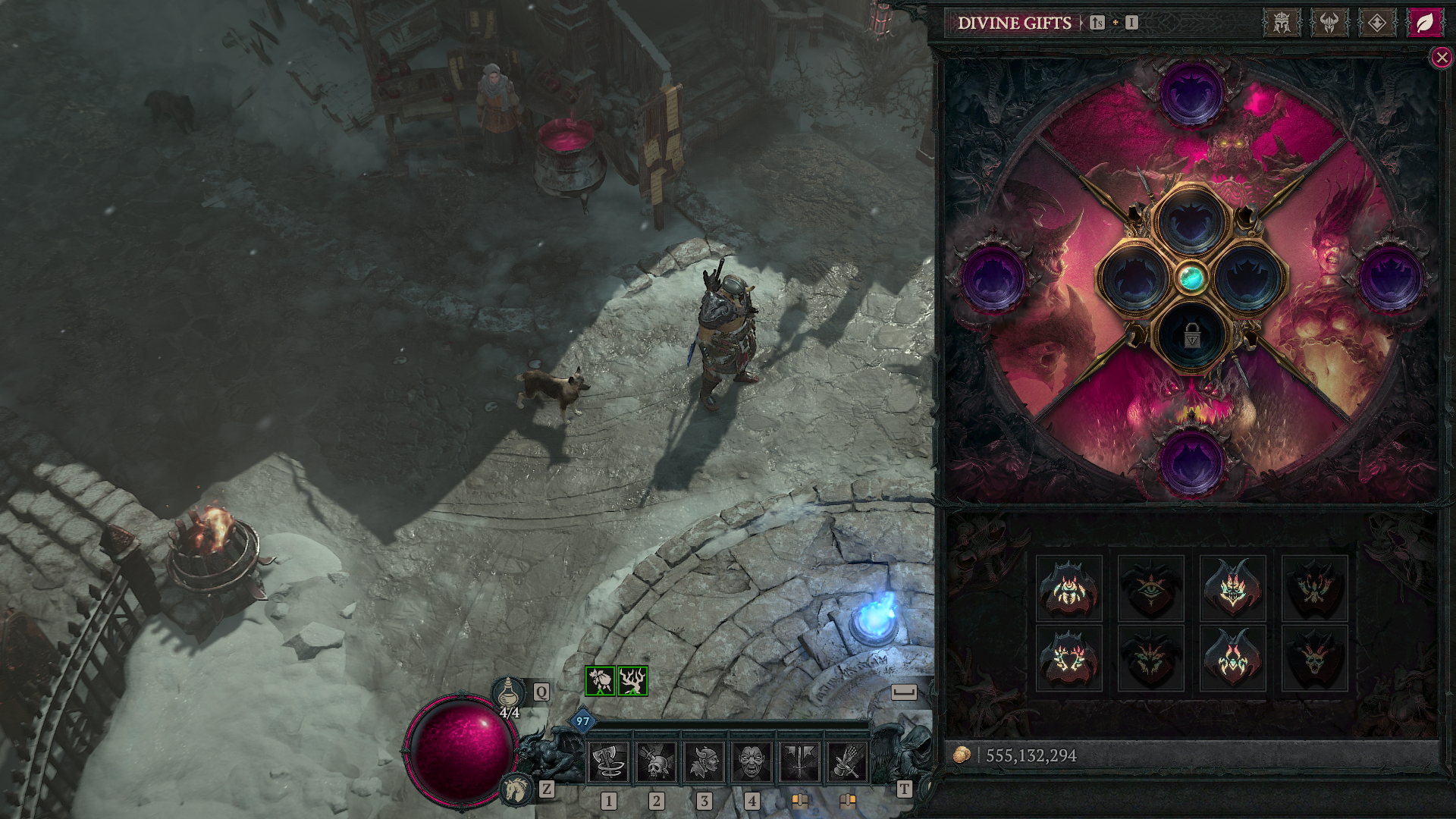Activate the Whirlwind axe skill
This screenshot has width=1456, height=819.
click(608, 761)
